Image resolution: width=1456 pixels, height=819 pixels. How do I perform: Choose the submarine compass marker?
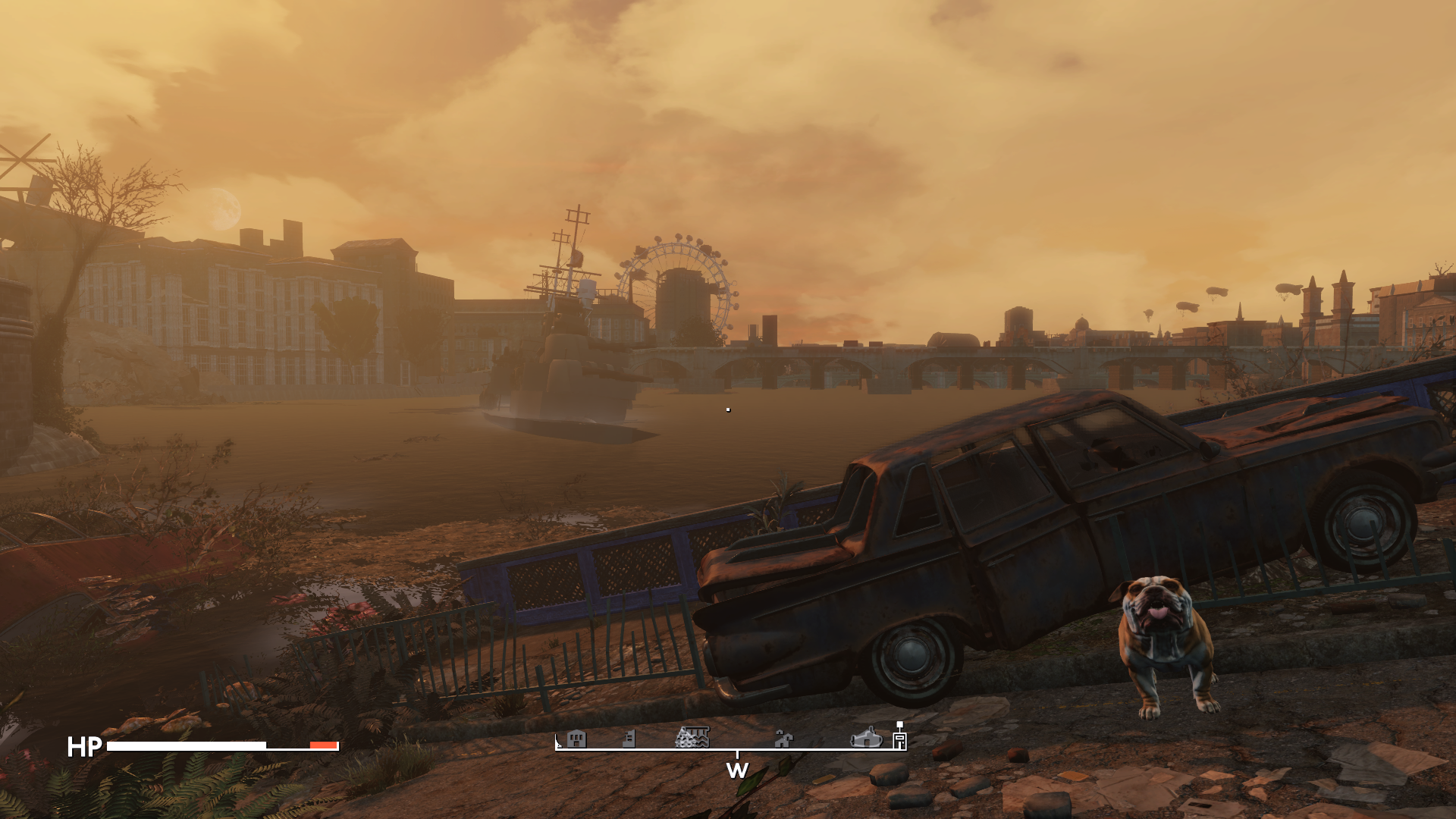pos(865,737)
